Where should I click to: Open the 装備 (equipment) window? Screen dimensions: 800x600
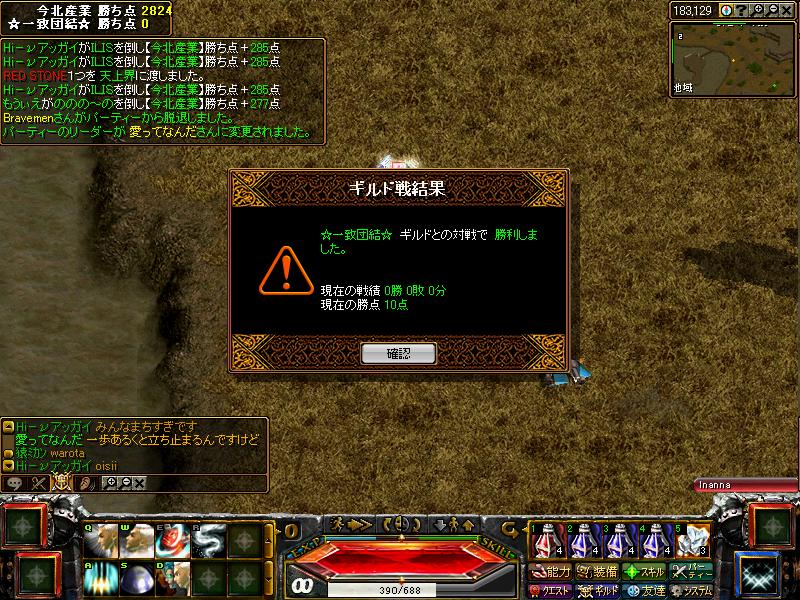(597, 572)
